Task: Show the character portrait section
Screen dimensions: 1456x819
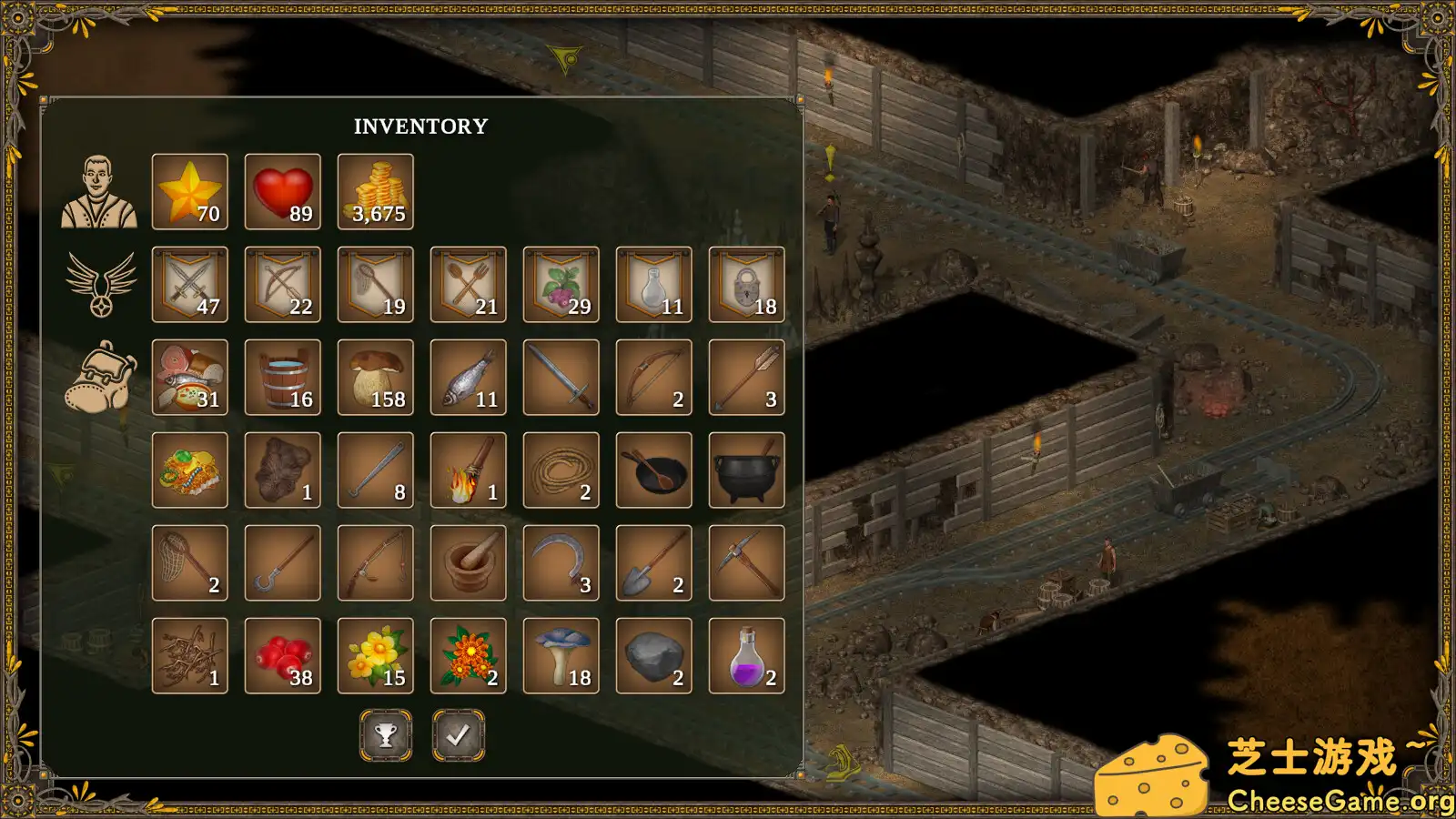Action: pos(99,192)
